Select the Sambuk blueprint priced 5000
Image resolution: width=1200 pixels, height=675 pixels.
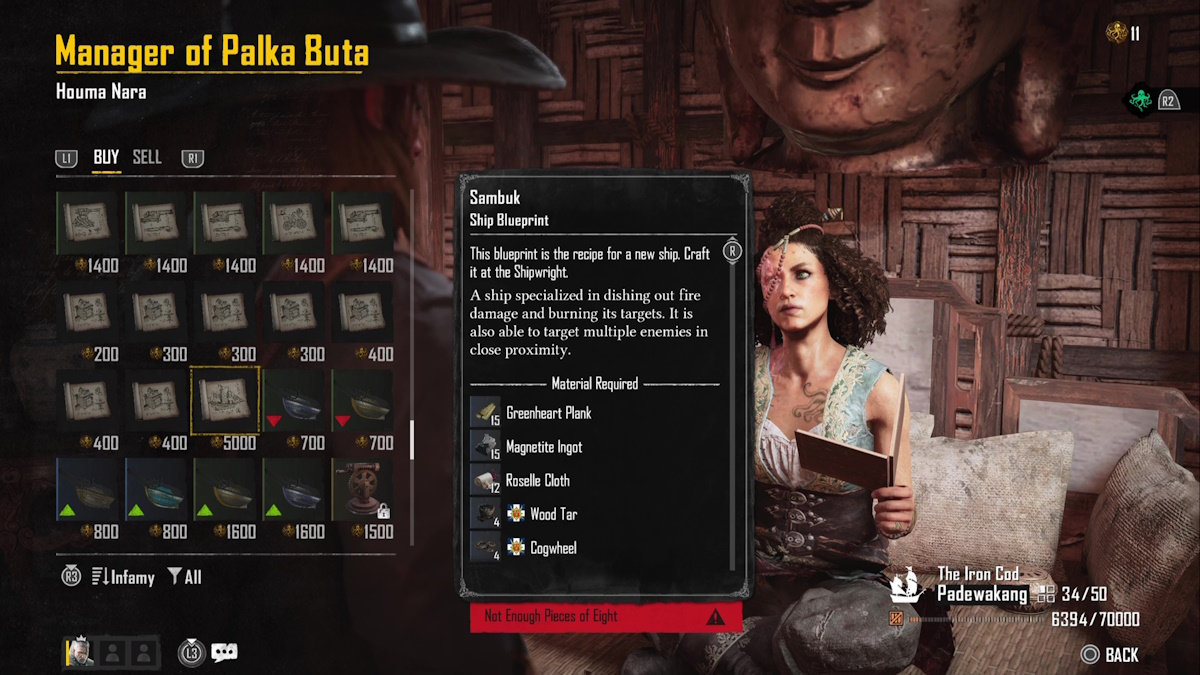225,399
